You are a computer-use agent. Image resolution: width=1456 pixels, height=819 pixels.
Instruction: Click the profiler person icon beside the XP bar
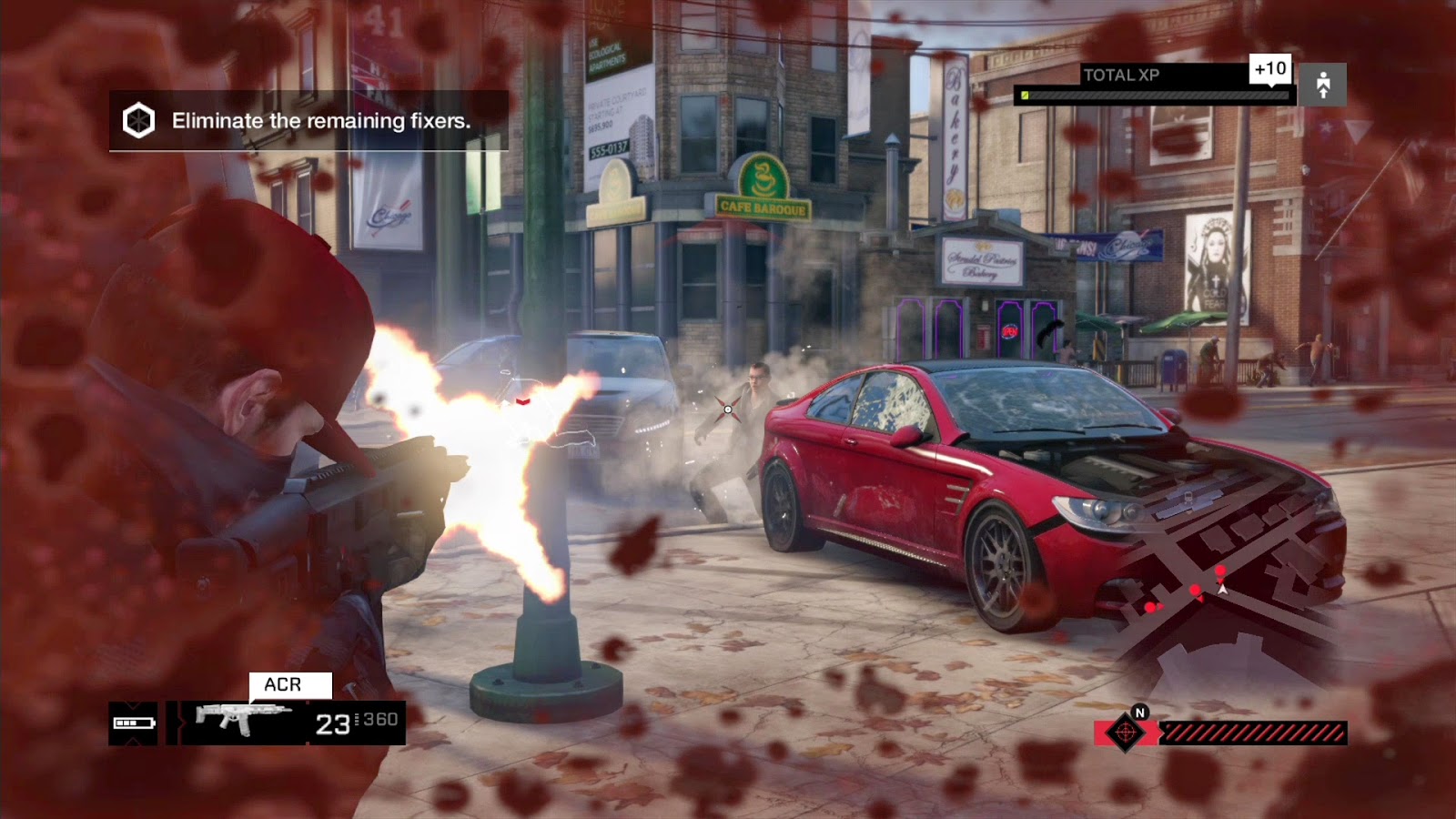1324,84
